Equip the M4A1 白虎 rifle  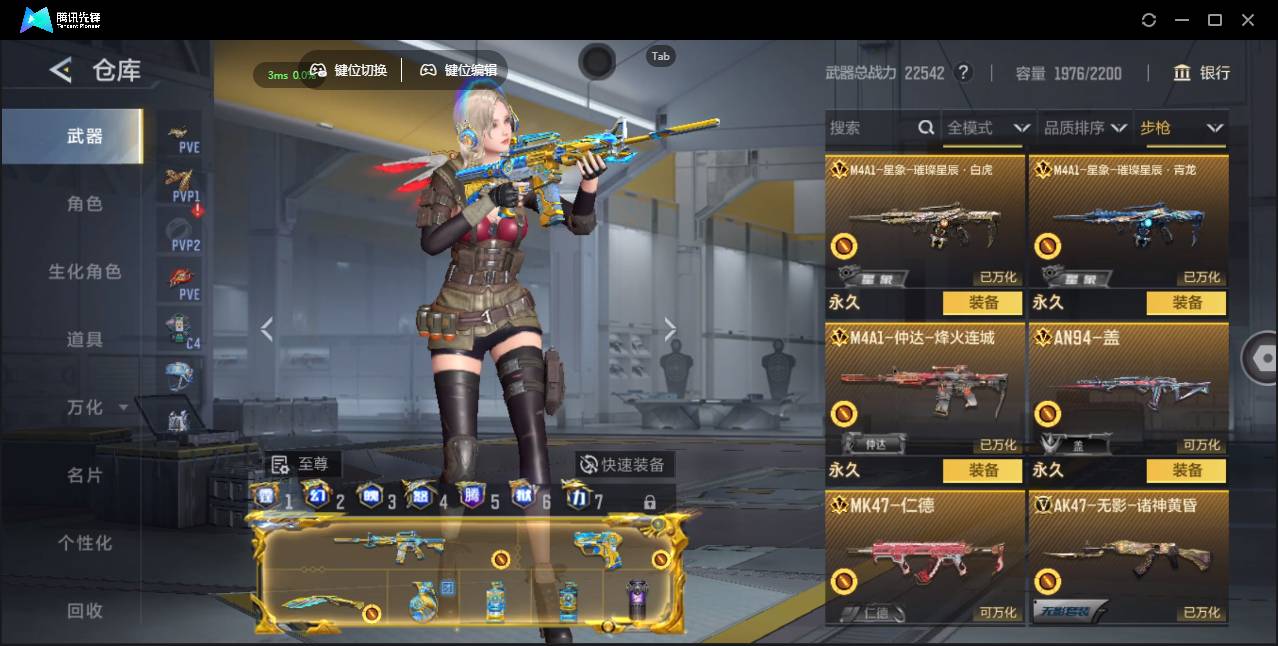click(x=982, y=302)
